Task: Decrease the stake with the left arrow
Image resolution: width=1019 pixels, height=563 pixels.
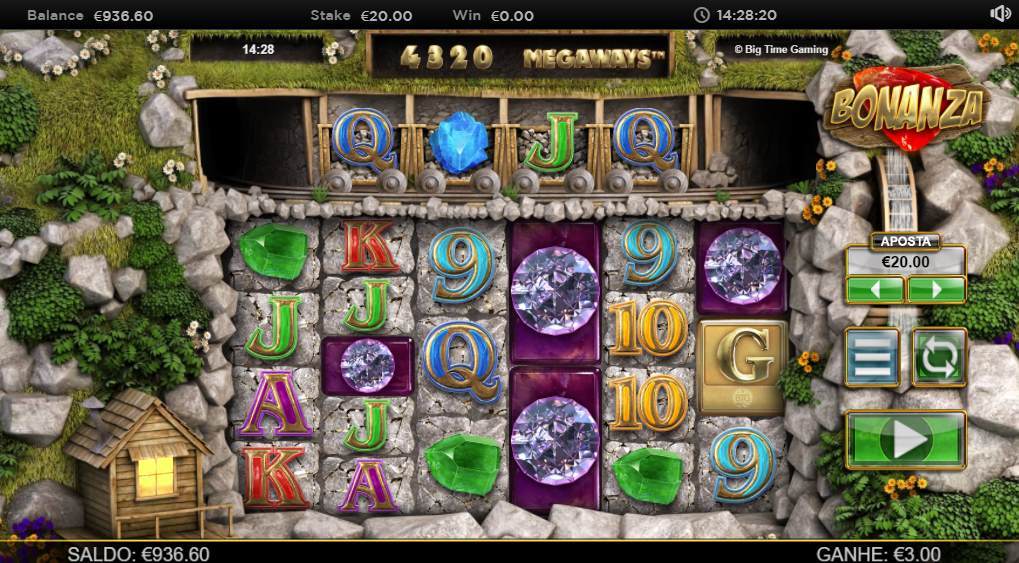Action: point(875,290)
